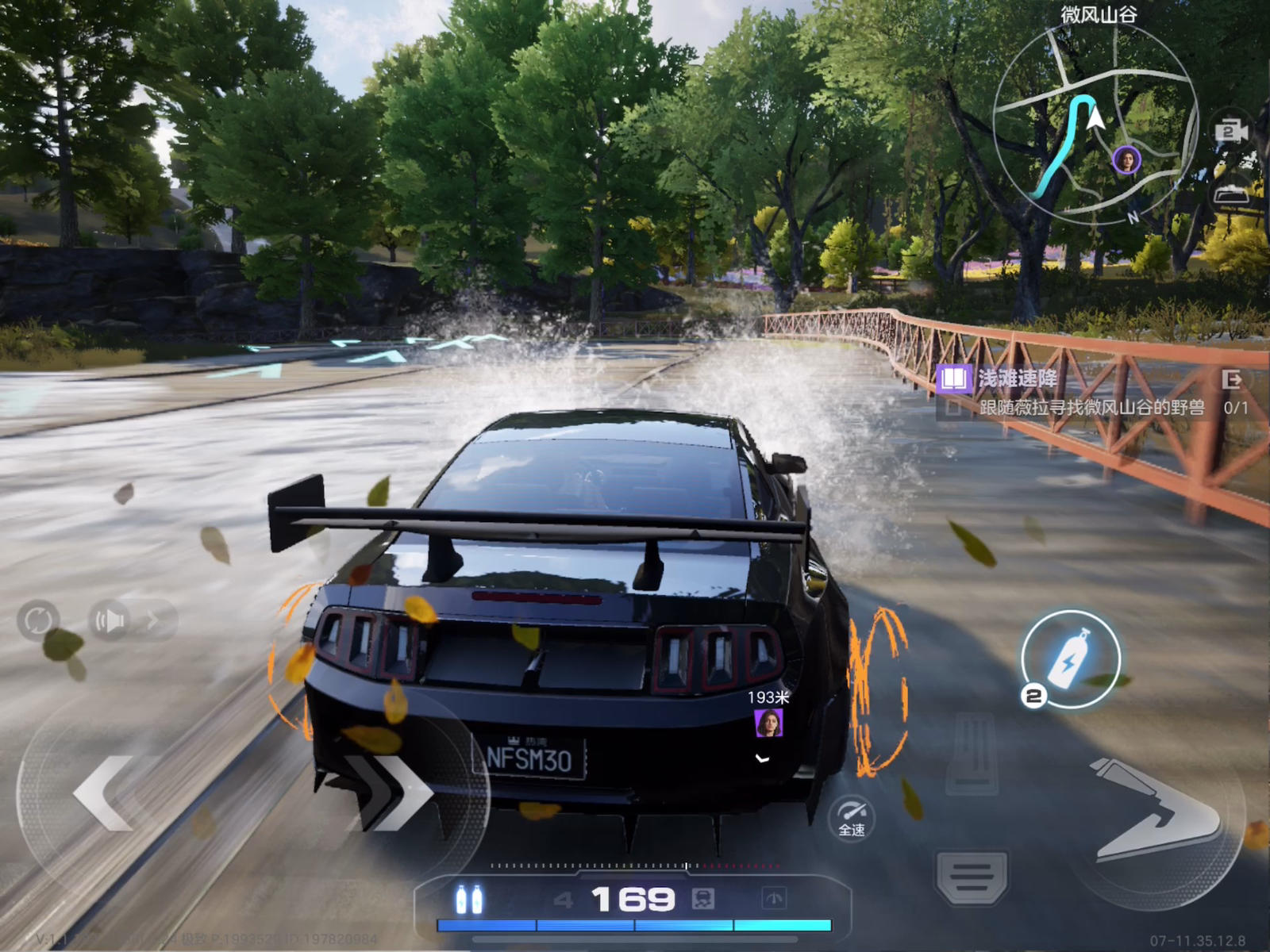1270x952 pixels.
Task: Open the circular minimap
Action: [1095, 119]
